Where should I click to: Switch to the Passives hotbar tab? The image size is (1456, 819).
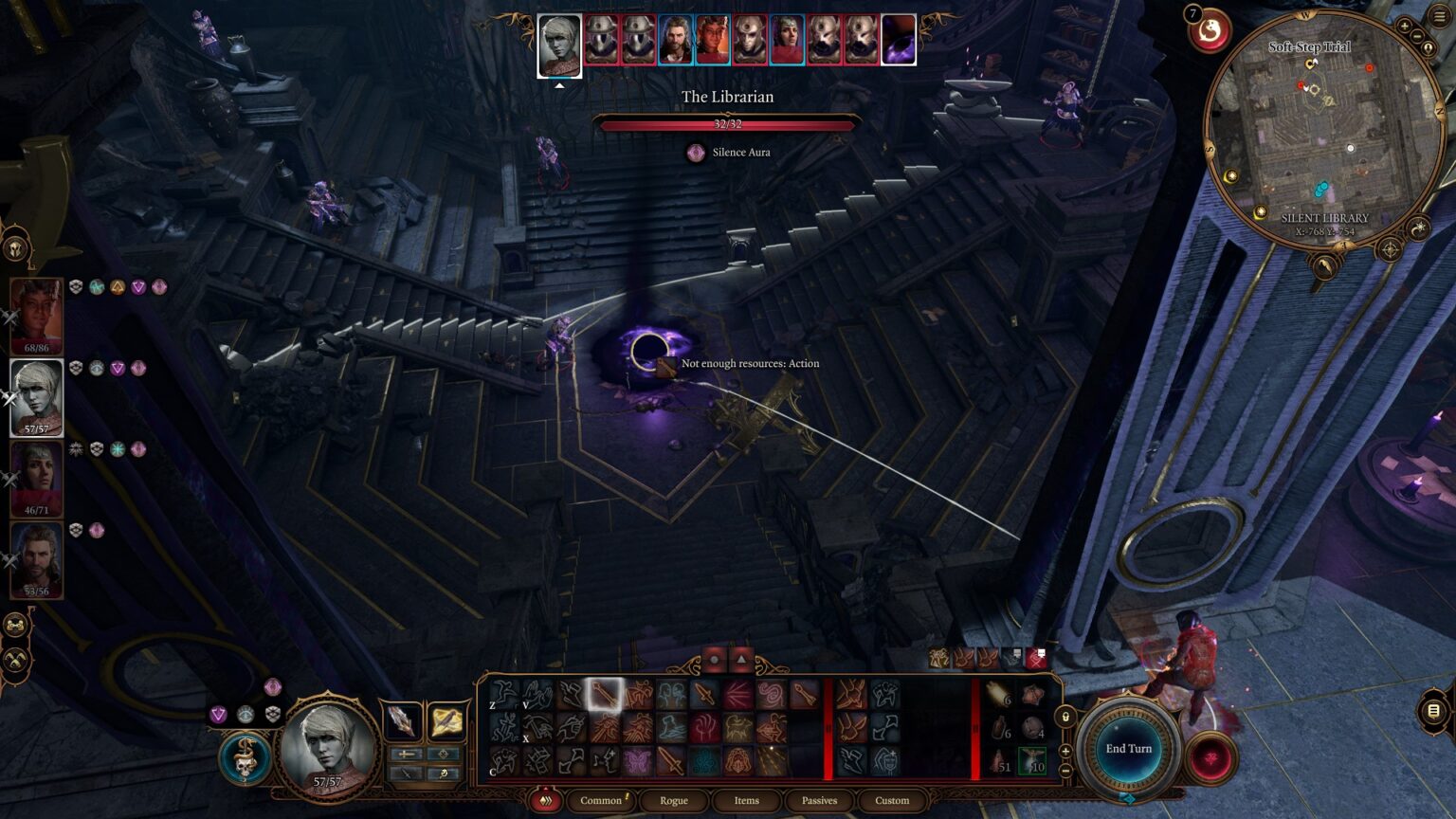pos(818,801)
